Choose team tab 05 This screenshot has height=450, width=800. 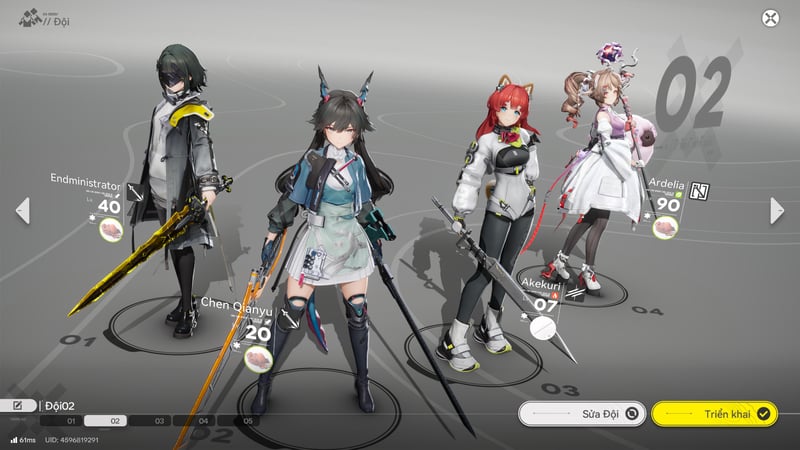[249, 422]
